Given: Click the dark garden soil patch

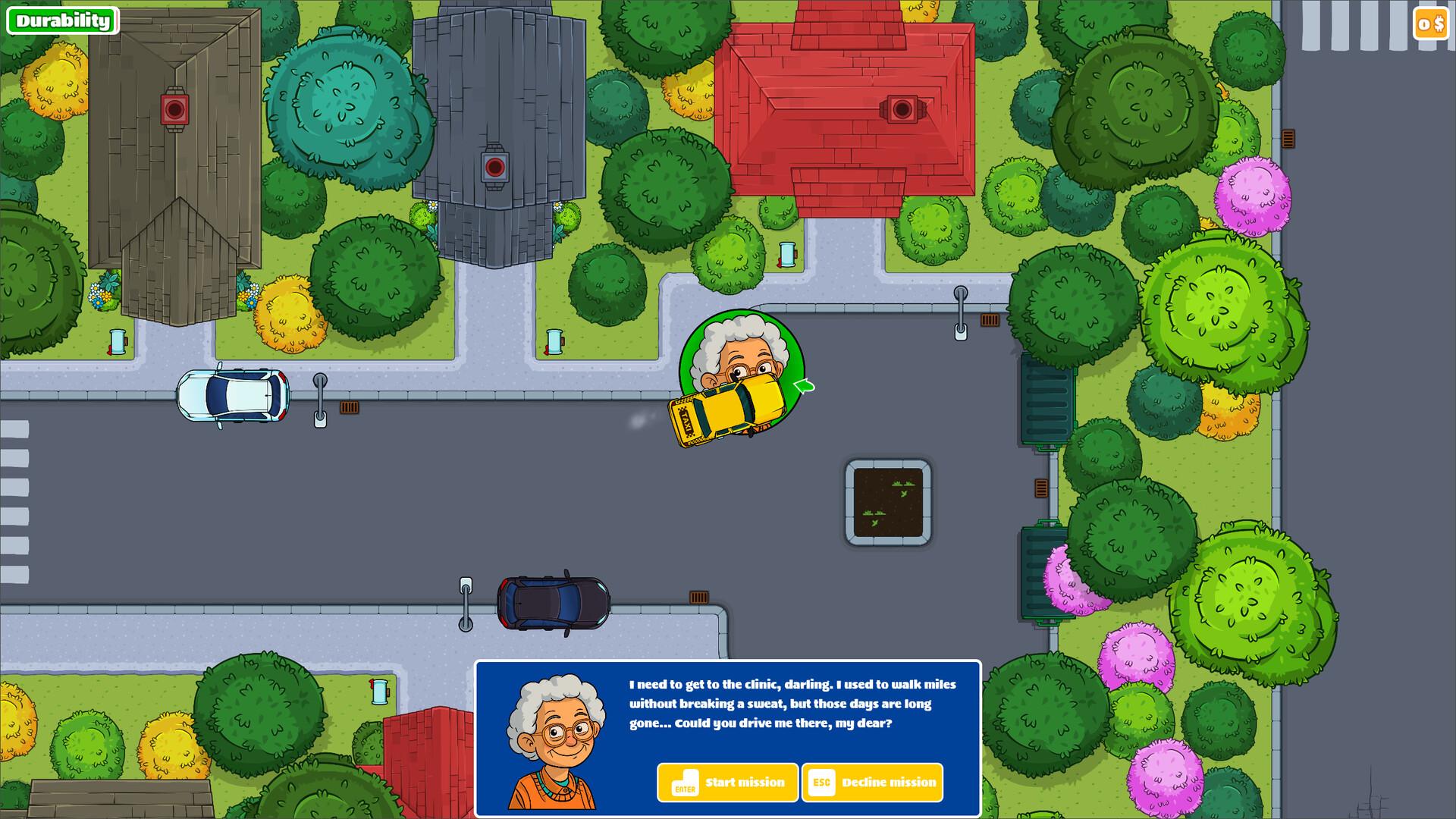Looking at the screenshot, I should click(x=888, y=501).
